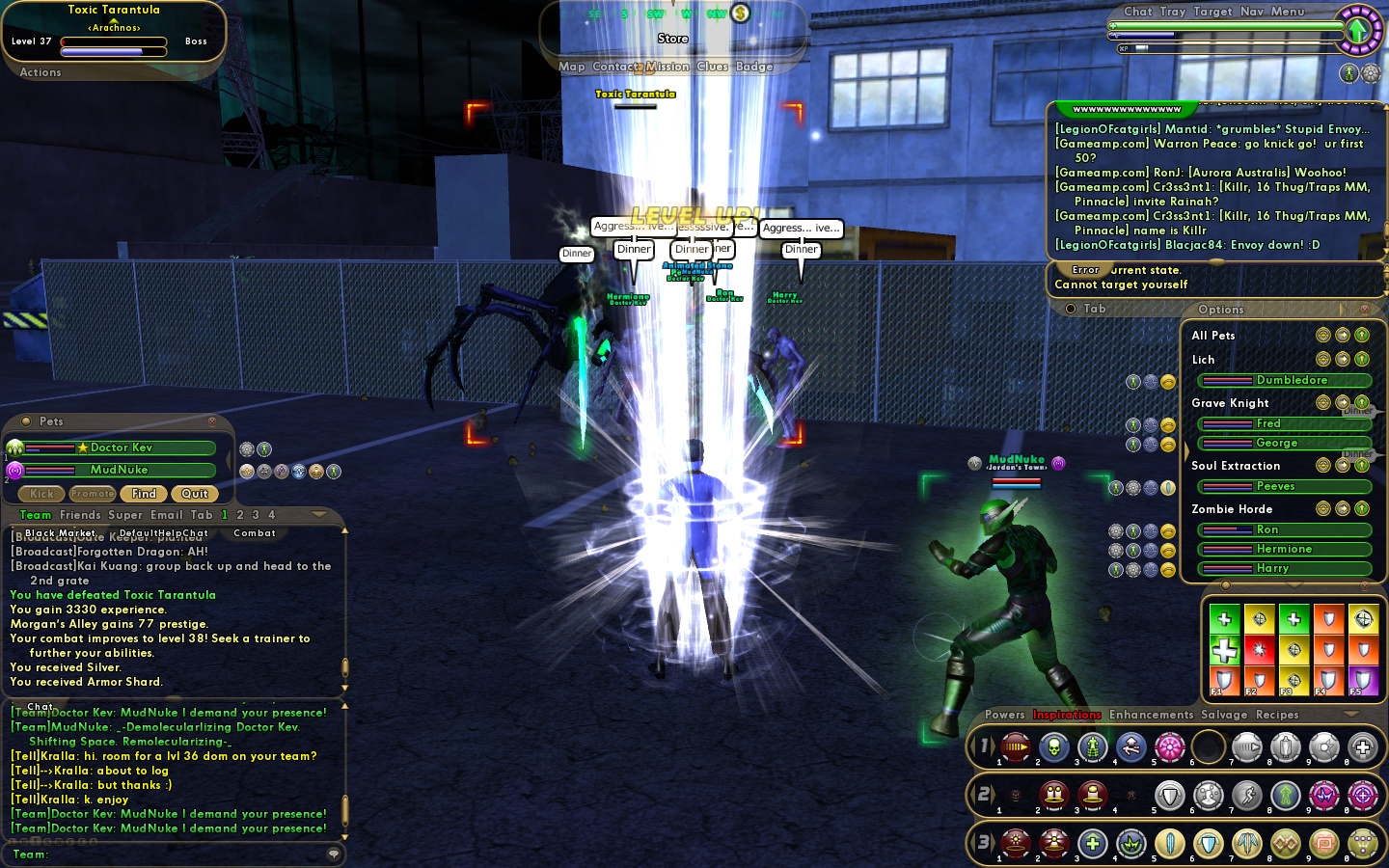Show the Clues window
Viewport: 1389px width, 868px height.
pos(712,67)
